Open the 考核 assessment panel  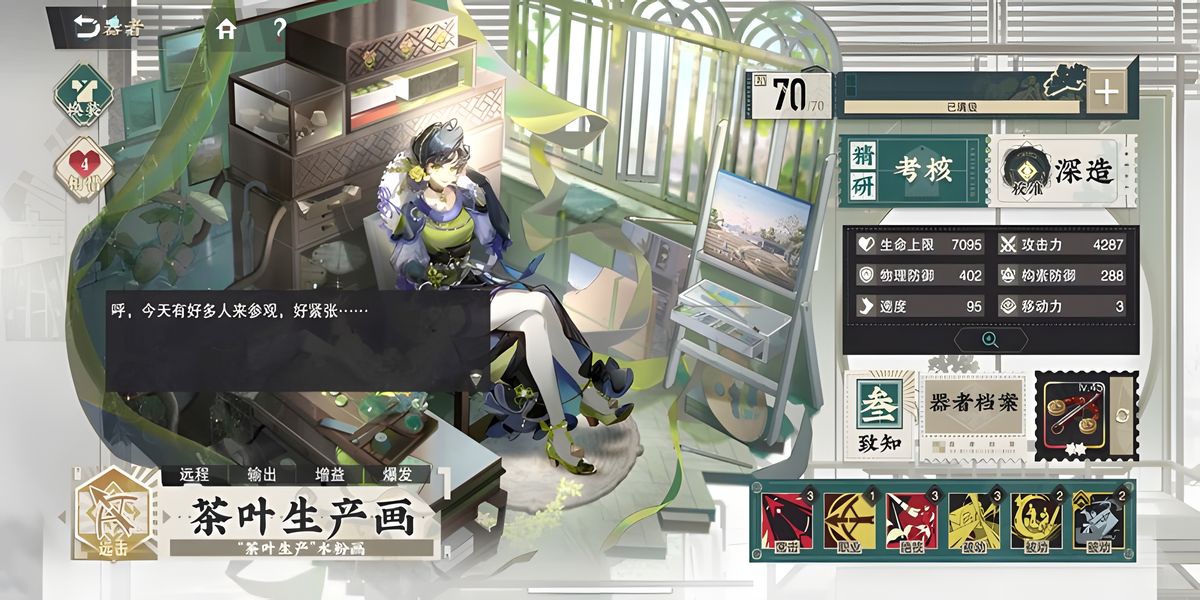point(912,170)
